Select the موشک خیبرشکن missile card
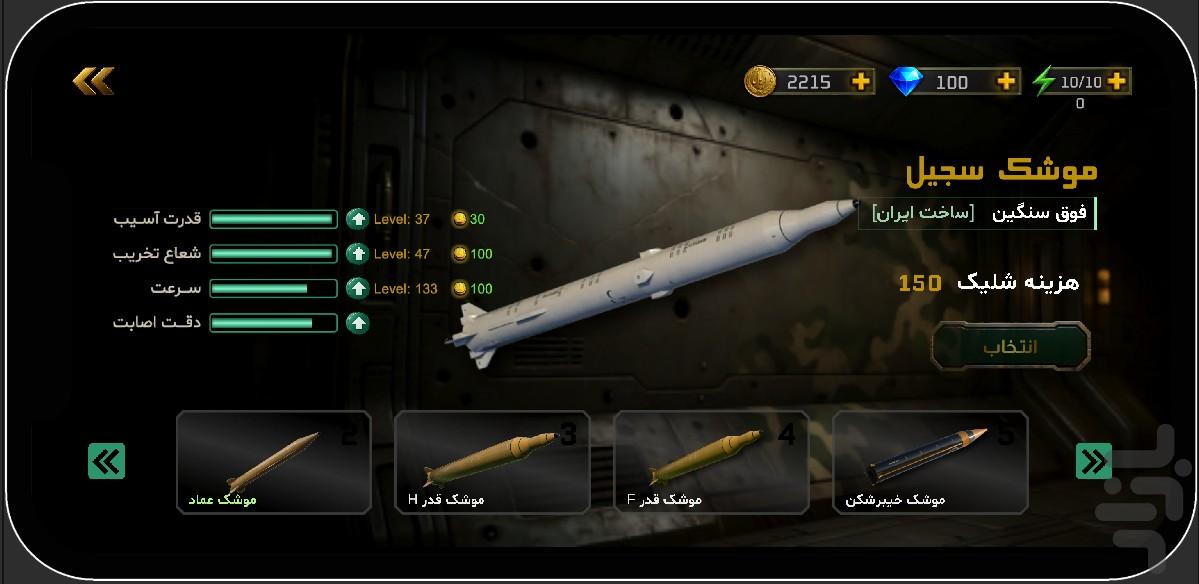 coord(929,462)
